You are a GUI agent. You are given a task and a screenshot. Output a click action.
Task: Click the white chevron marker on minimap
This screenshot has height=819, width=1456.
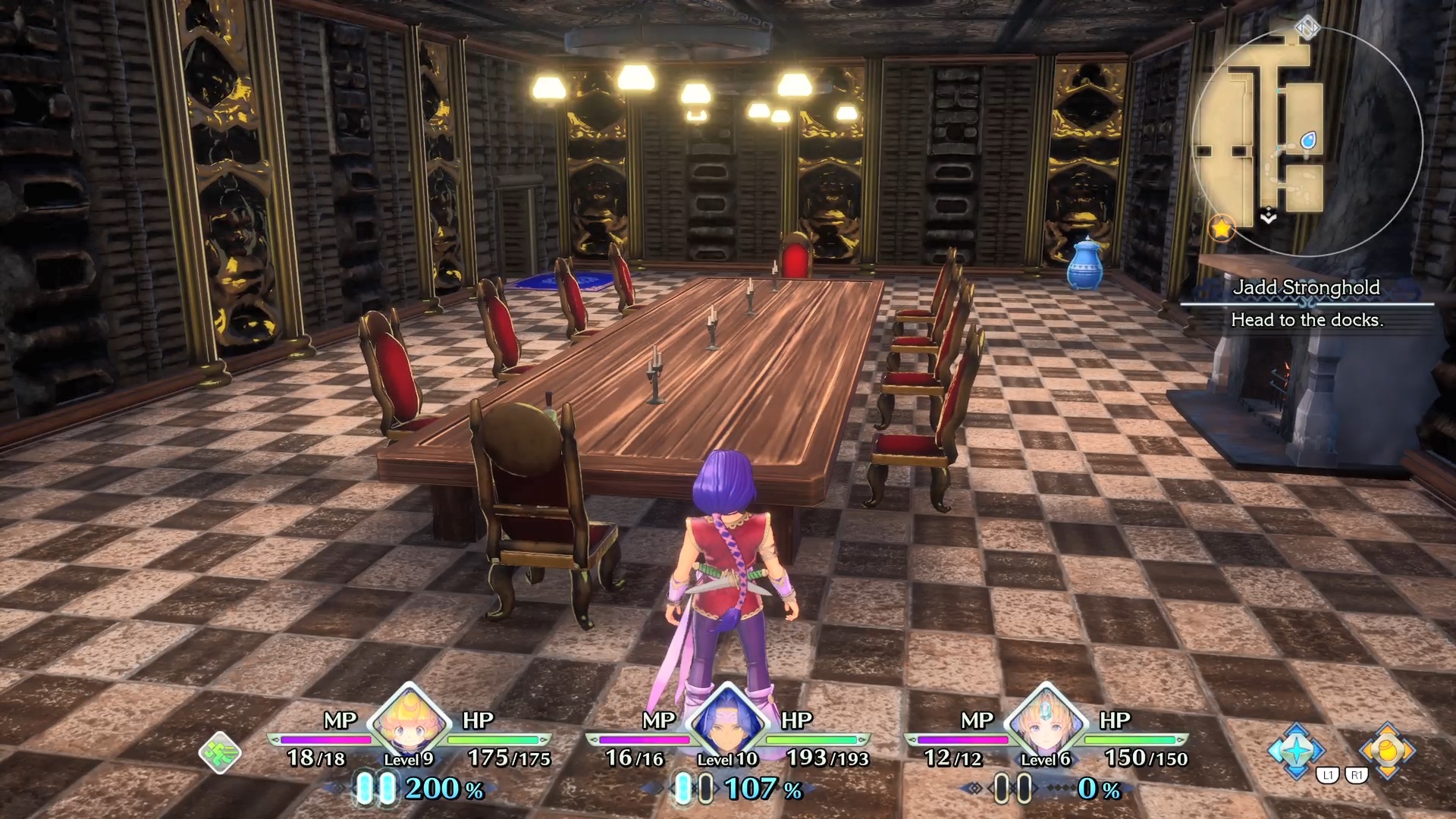coord(1269,217)
